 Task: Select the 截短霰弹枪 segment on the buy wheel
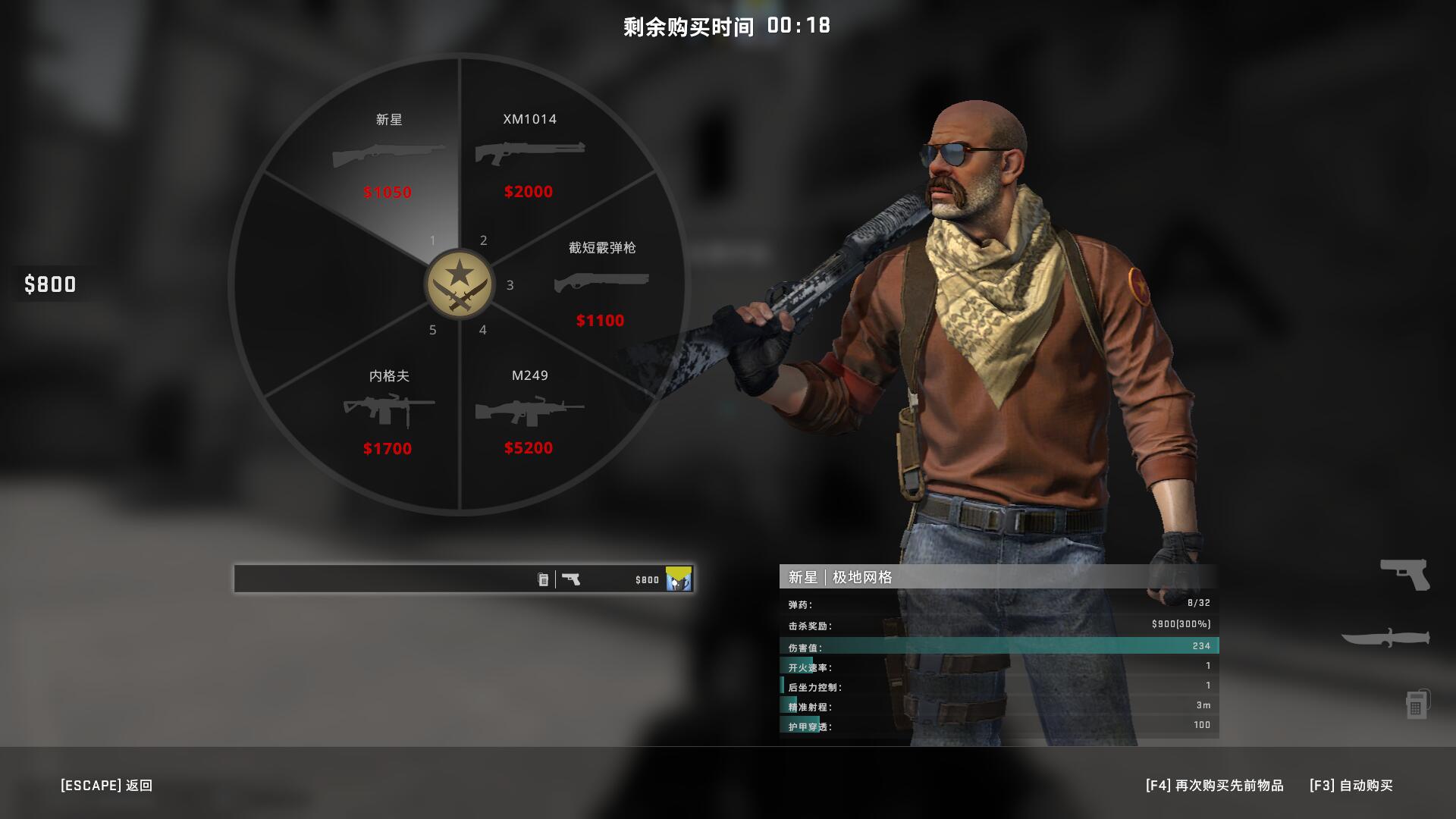(x=599, y=284)
